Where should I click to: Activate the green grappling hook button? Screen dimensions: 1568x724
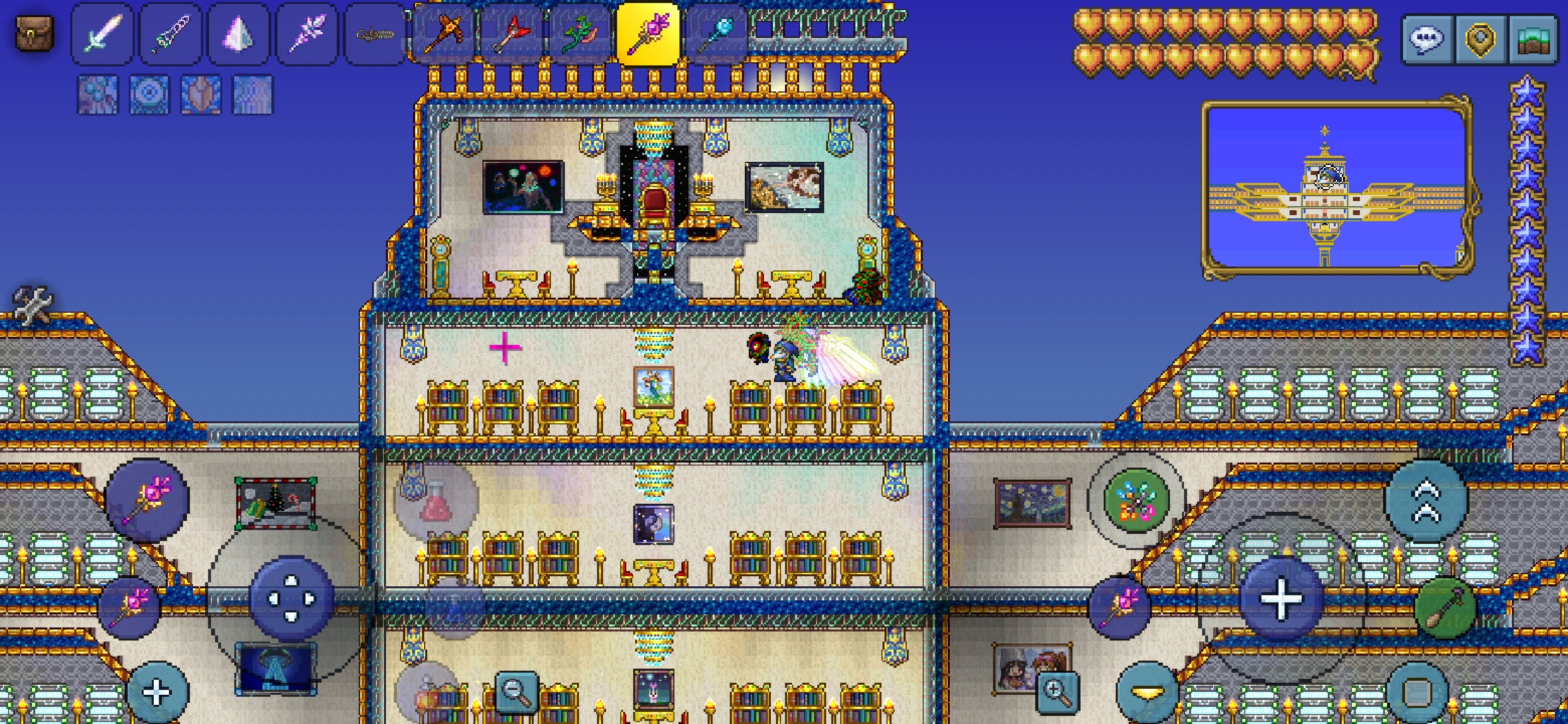coord(1136,501)
